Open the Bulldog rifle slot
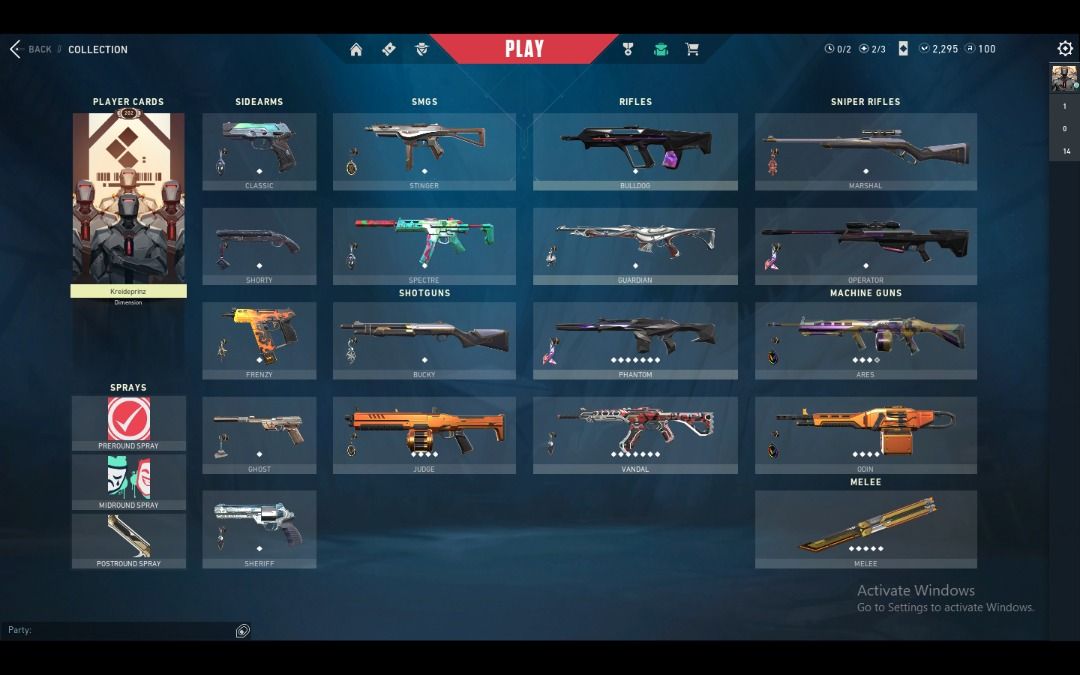The width and height of the screenshot is (1080, 675). (635, 150)
